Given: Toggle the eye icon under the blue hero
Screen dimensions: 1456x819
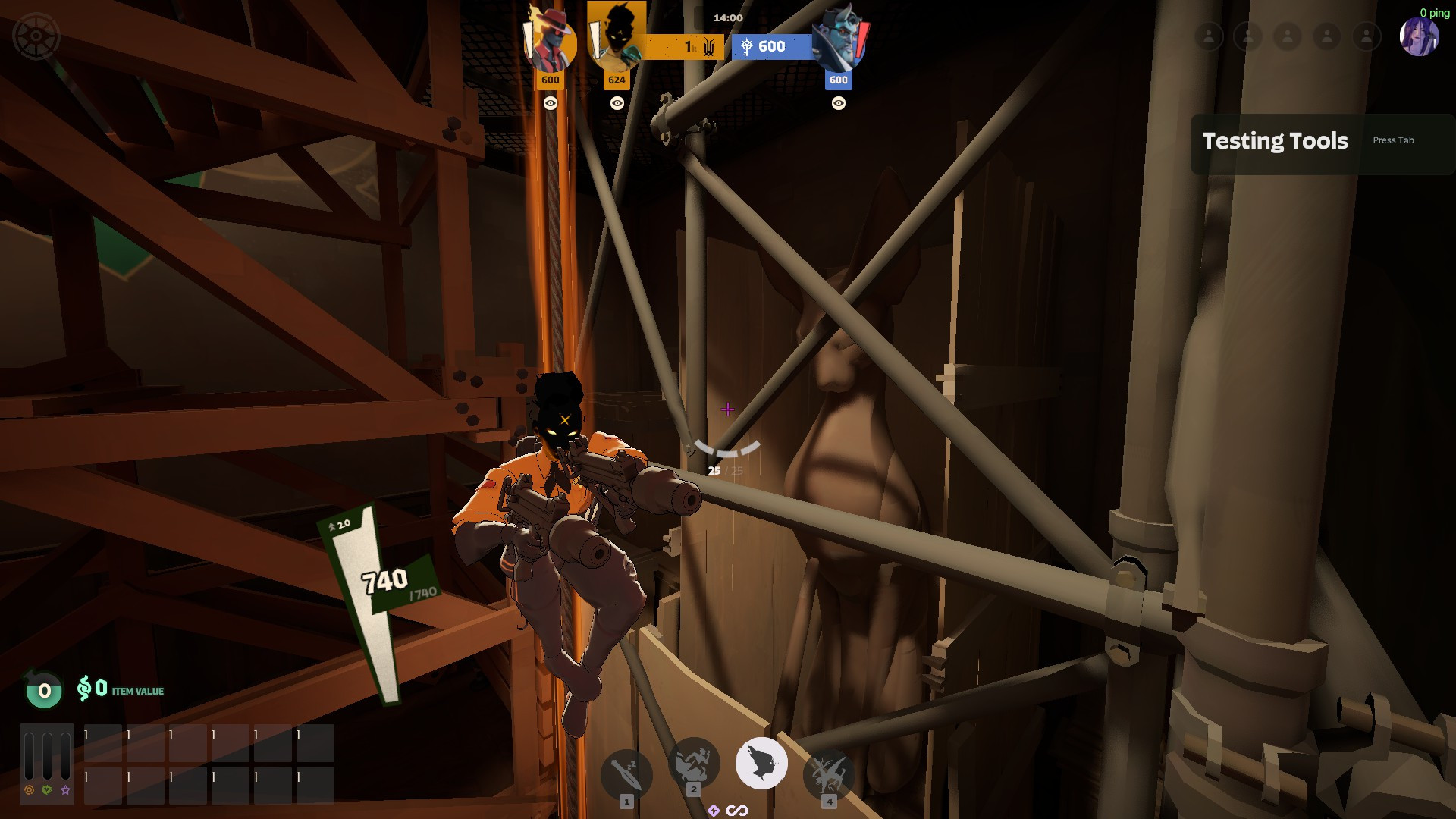Looking at the screenshot, I should click(839, 103).
